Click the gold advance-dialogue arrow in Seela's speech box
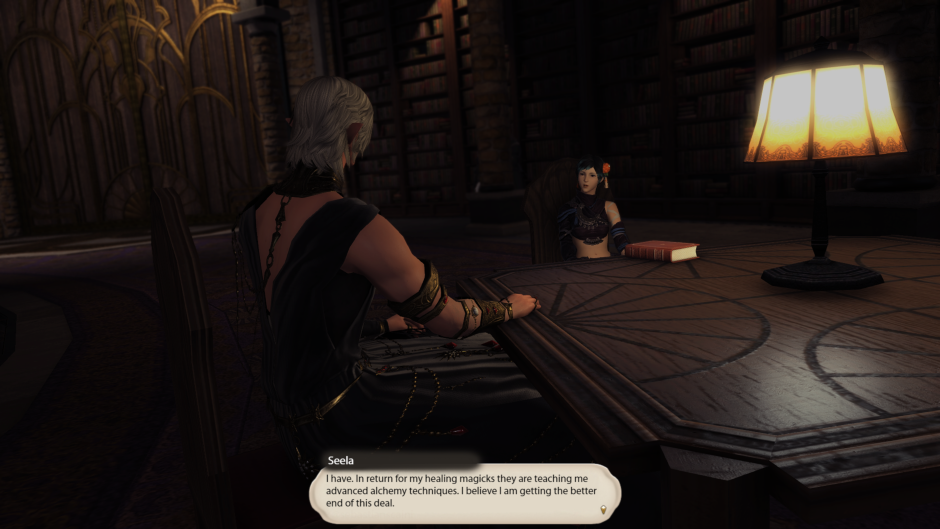Screen dimensions: 940x529 coord(604,510)
